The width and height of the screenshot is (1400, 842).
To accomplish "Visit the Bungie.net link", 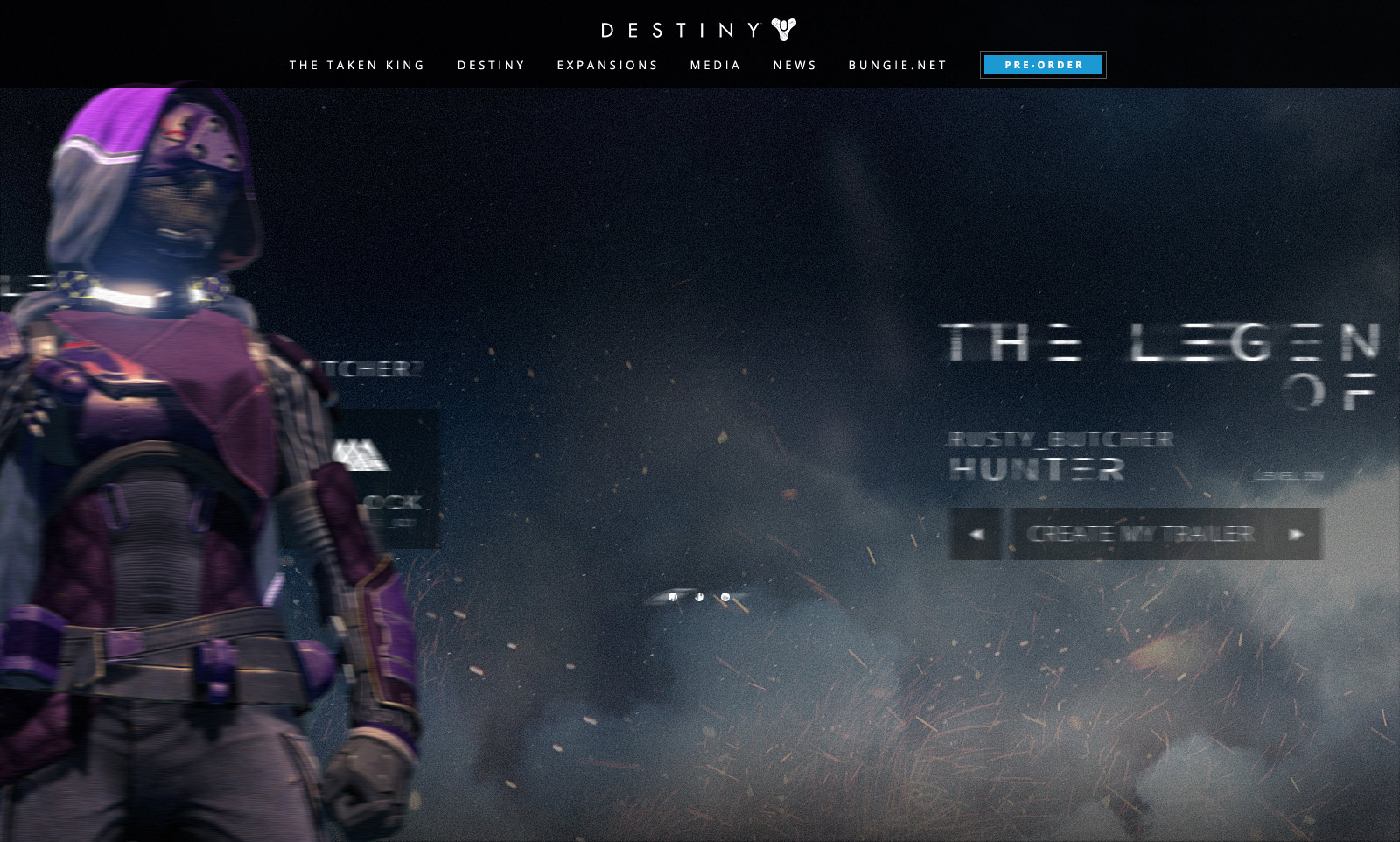I will tap(898, 66).
